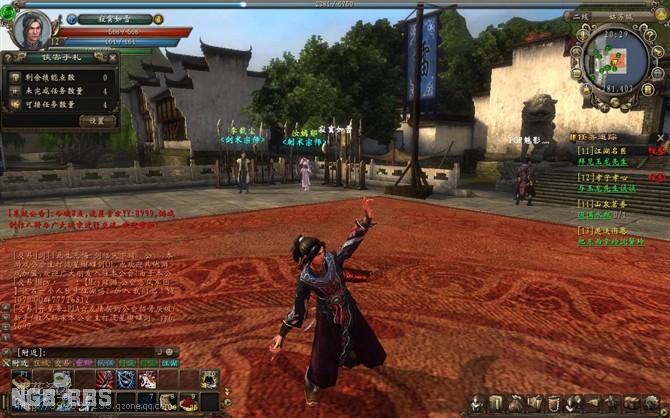Open help for the 侠客手札 panel
The image size is (670, 418).
tap(9, 59)
